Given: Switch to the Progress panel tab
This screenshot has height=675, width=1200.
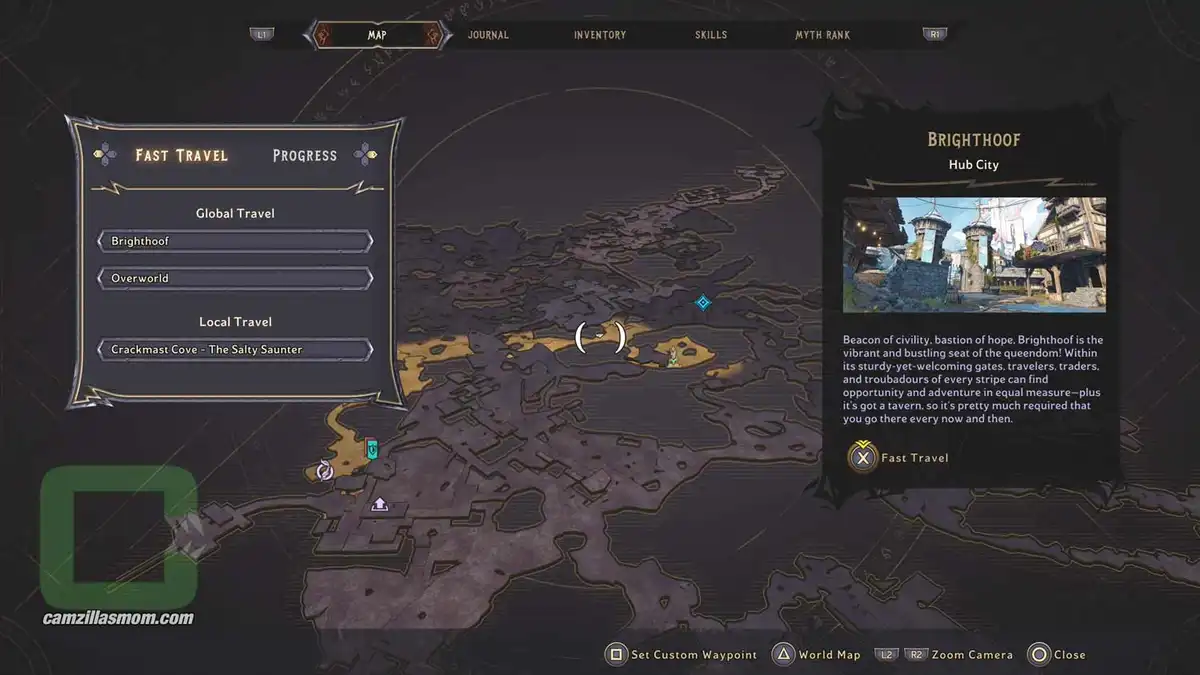Looking at the screenshot, I should [305, 155].
